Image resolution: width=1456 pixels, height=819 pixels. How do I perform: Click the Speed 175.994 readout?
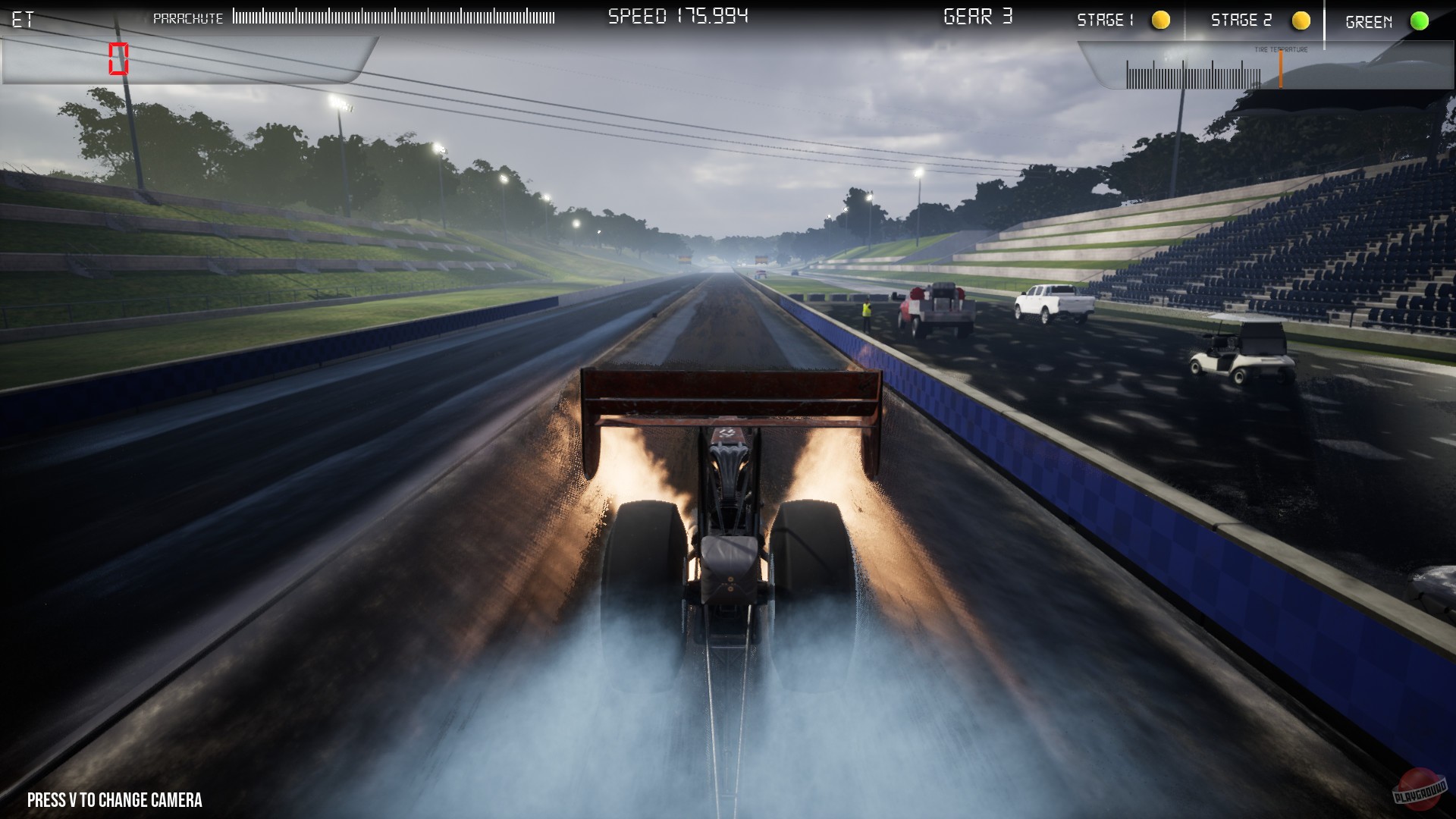coord(679,16)
